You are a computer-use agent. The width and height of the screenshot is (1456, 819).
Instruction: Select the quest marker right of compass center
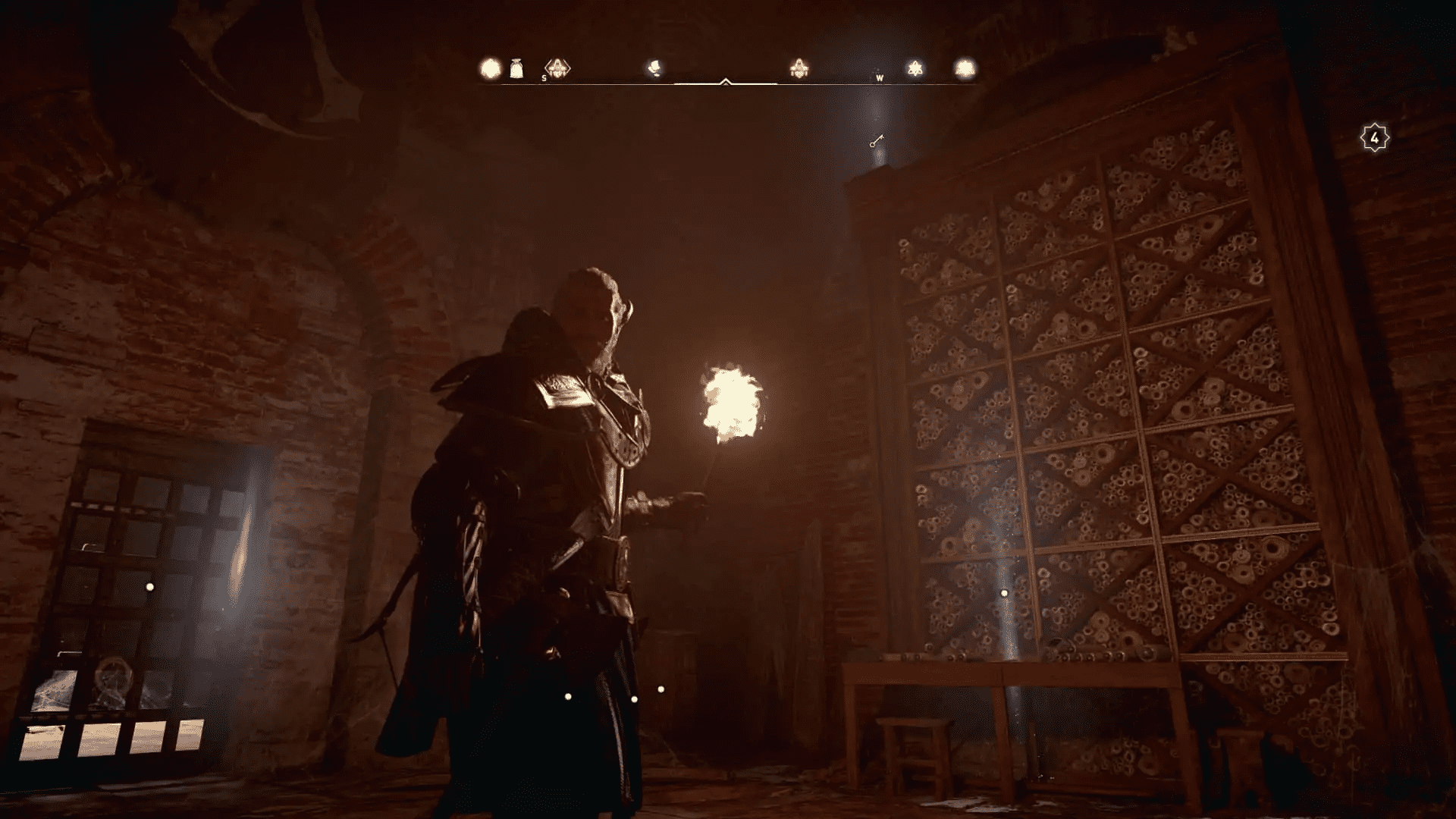(799, 67)
